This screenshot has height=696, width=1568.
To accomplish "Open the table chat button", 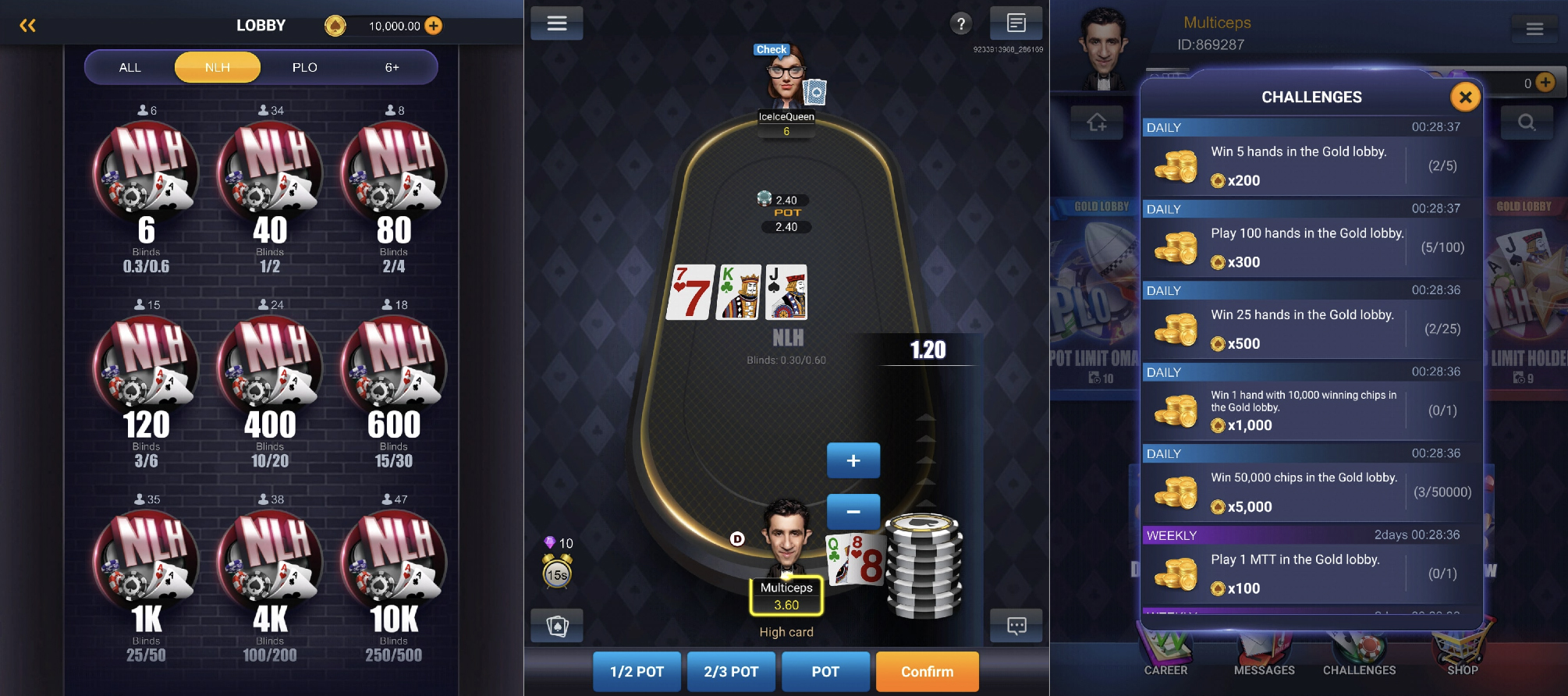I will [x=1016, y=626].
